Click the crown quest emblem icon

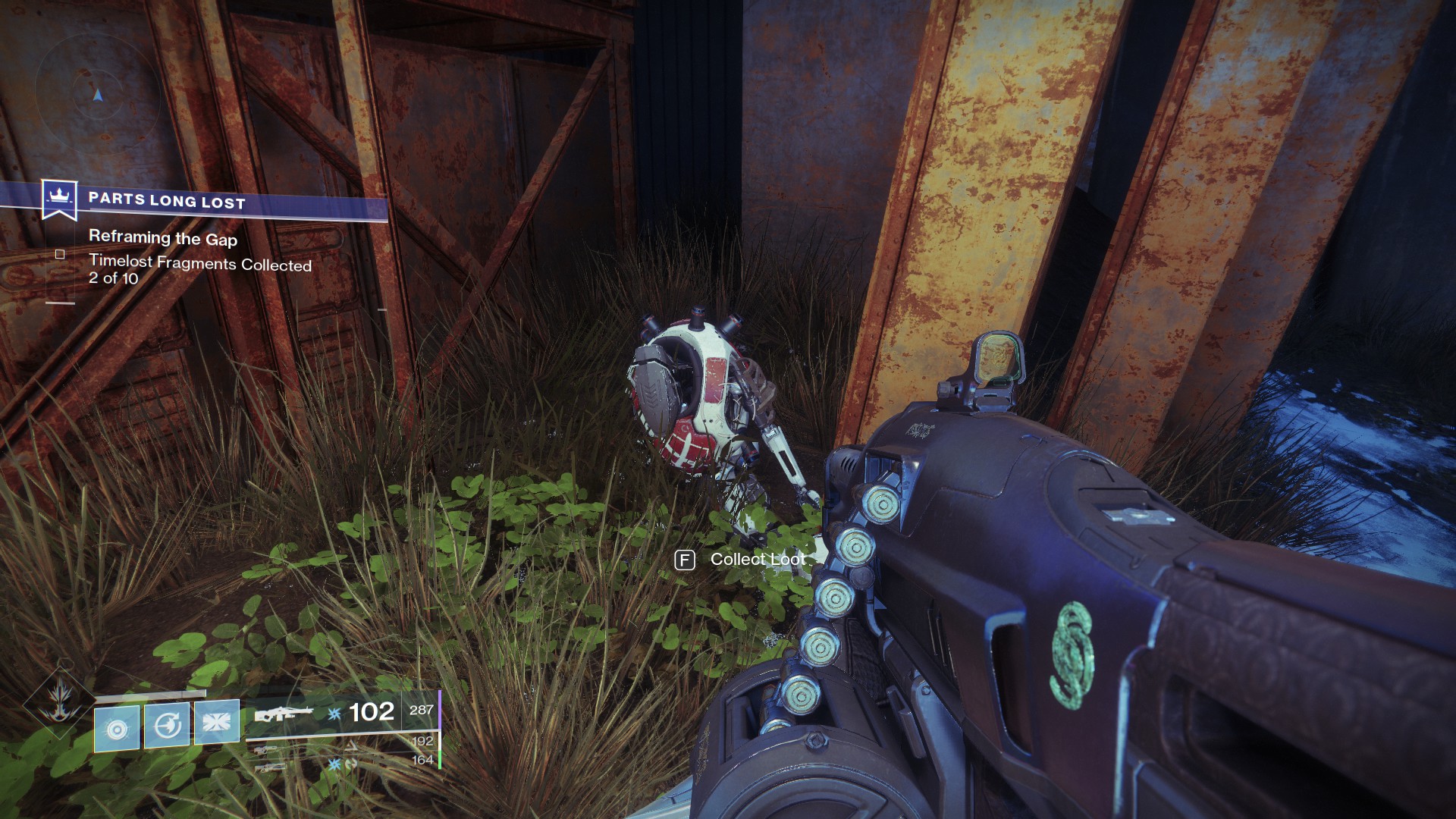58,199
